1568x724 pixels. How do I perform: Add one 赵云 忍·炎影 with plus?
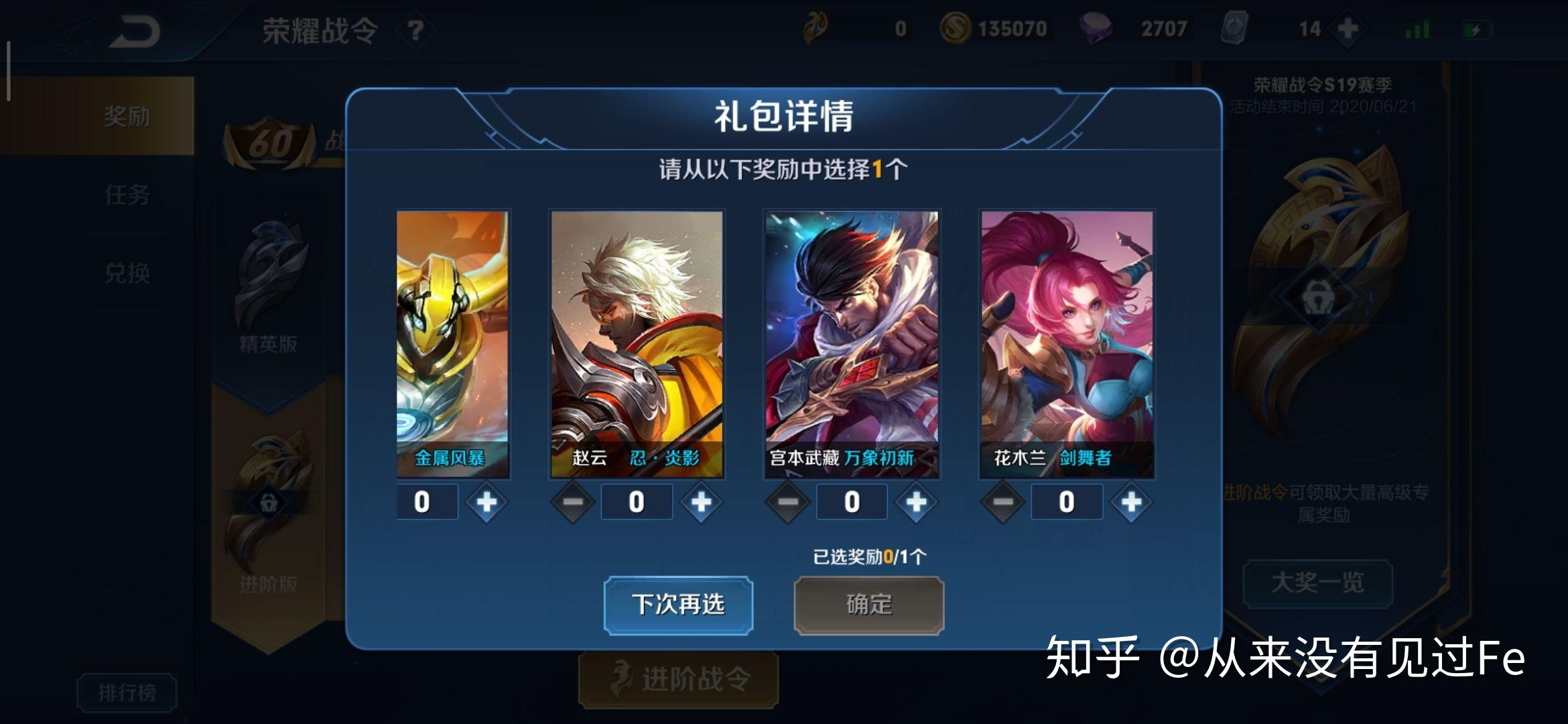[701, 502]
